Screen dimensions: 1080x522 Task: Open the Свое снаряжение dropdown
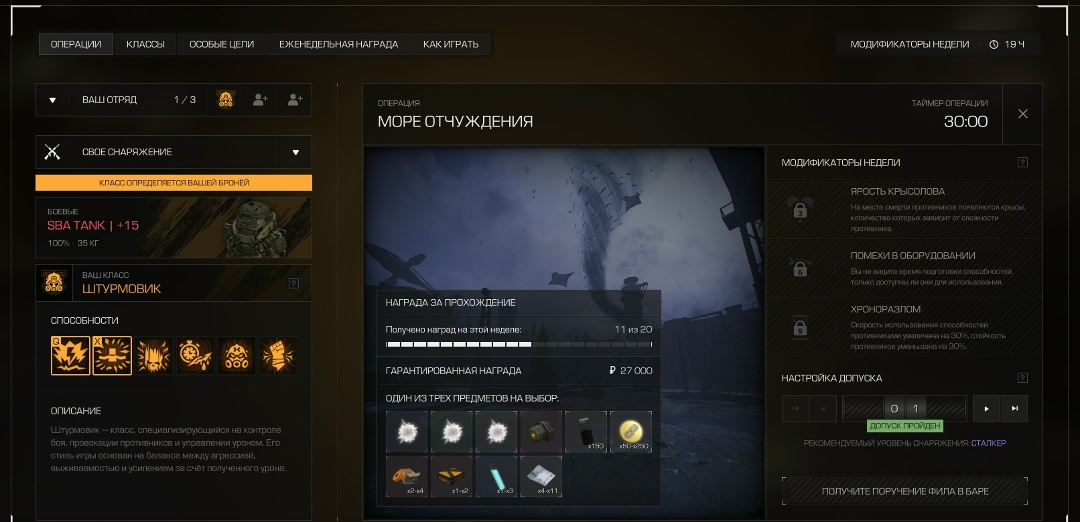(296, 152)
